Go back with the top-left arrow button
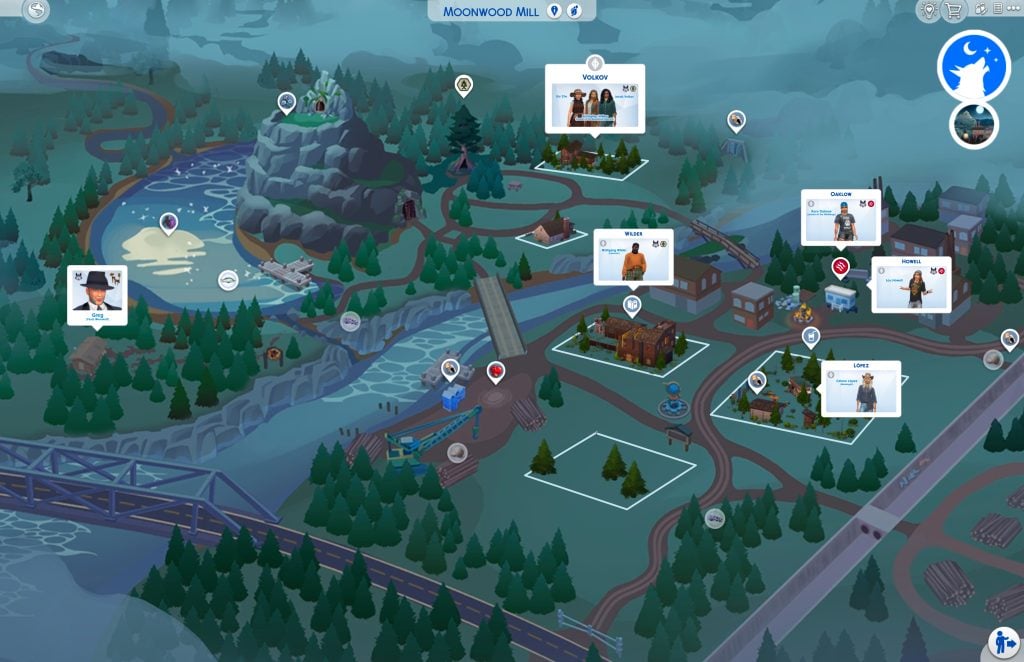Viewport: 1024px width, 662px height. pyautogui.click(x=37, y=11)
